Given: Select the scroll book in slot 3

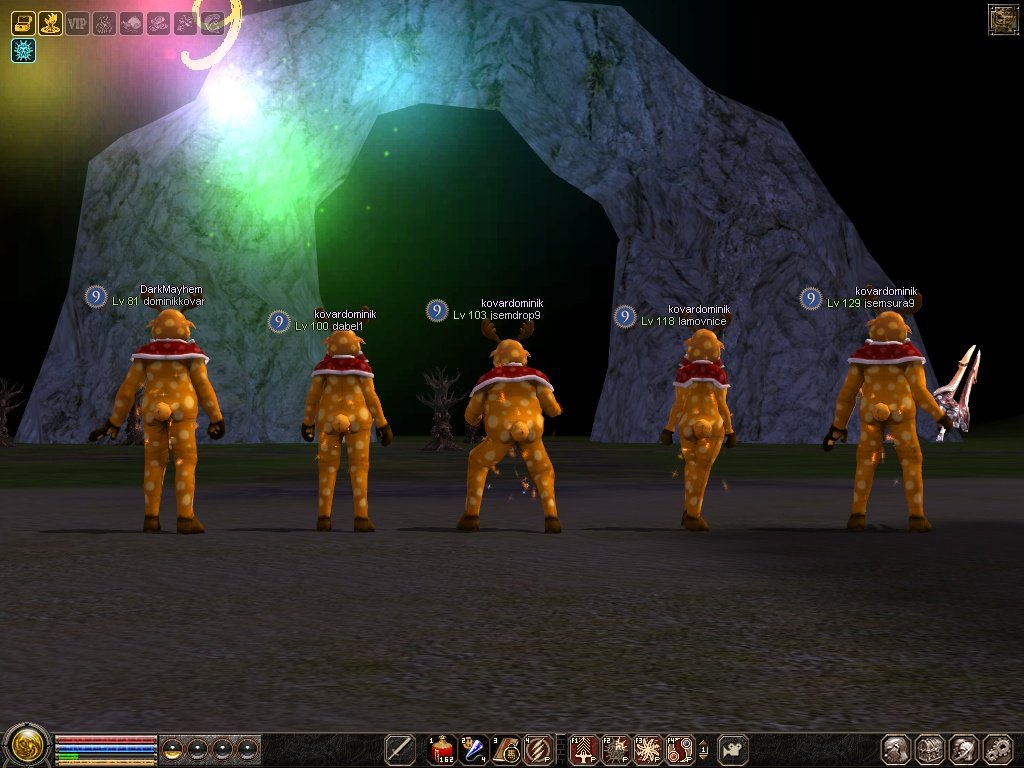Looking at the screenshot, I should (x=507, y=749).
